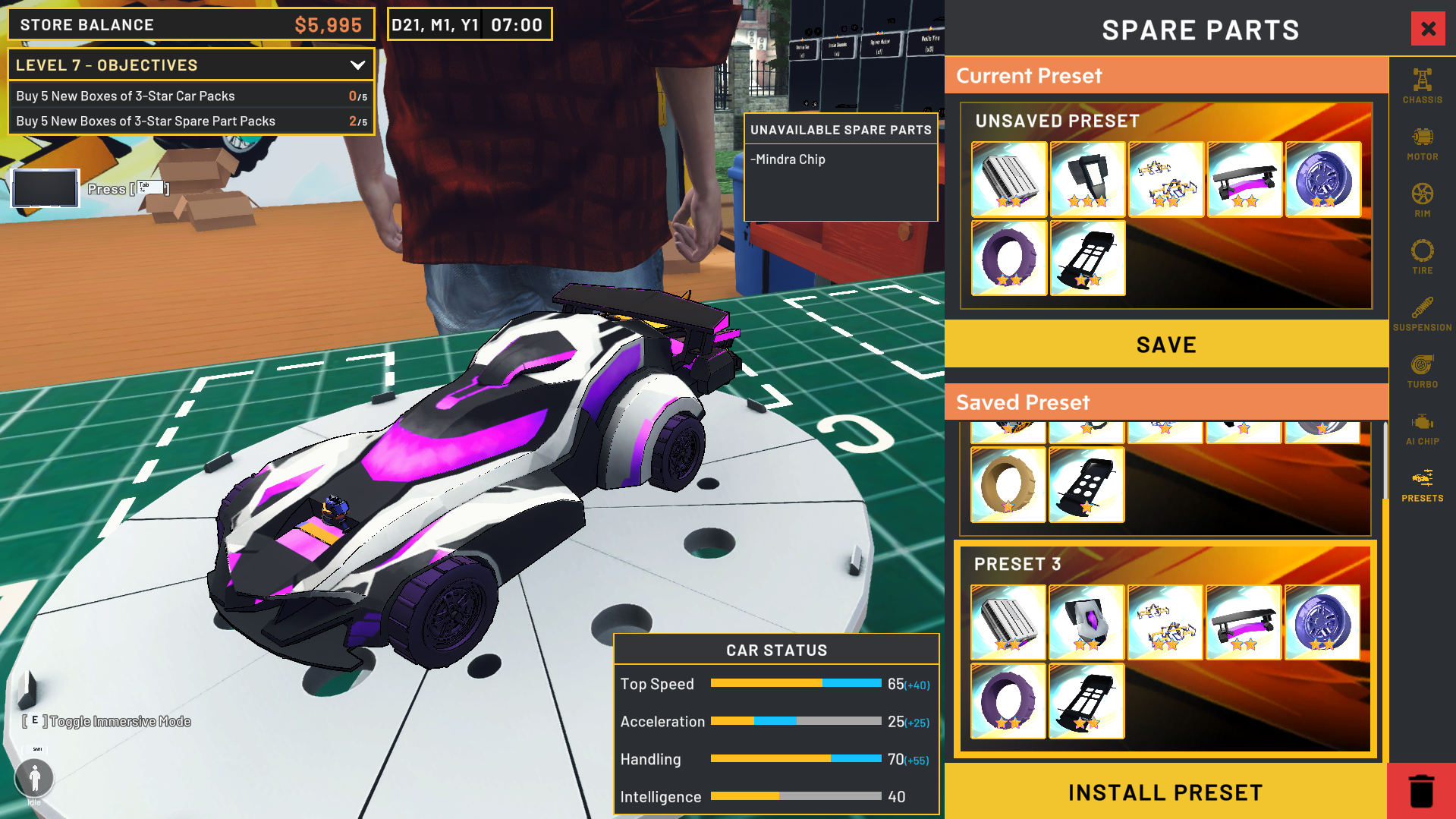1456x819 pixels.
Task: Click the spoiler thumbnail in Unsaved Preset
Action: [1244, 179]
